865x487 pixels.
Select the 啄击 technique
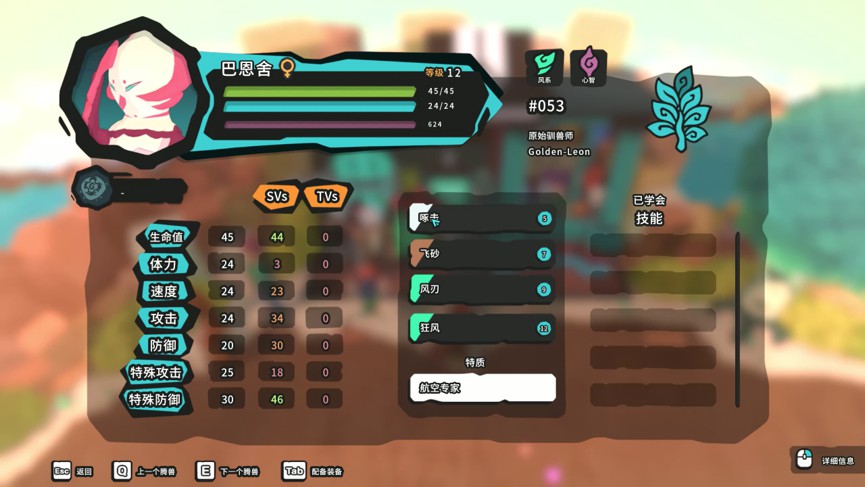482,218
